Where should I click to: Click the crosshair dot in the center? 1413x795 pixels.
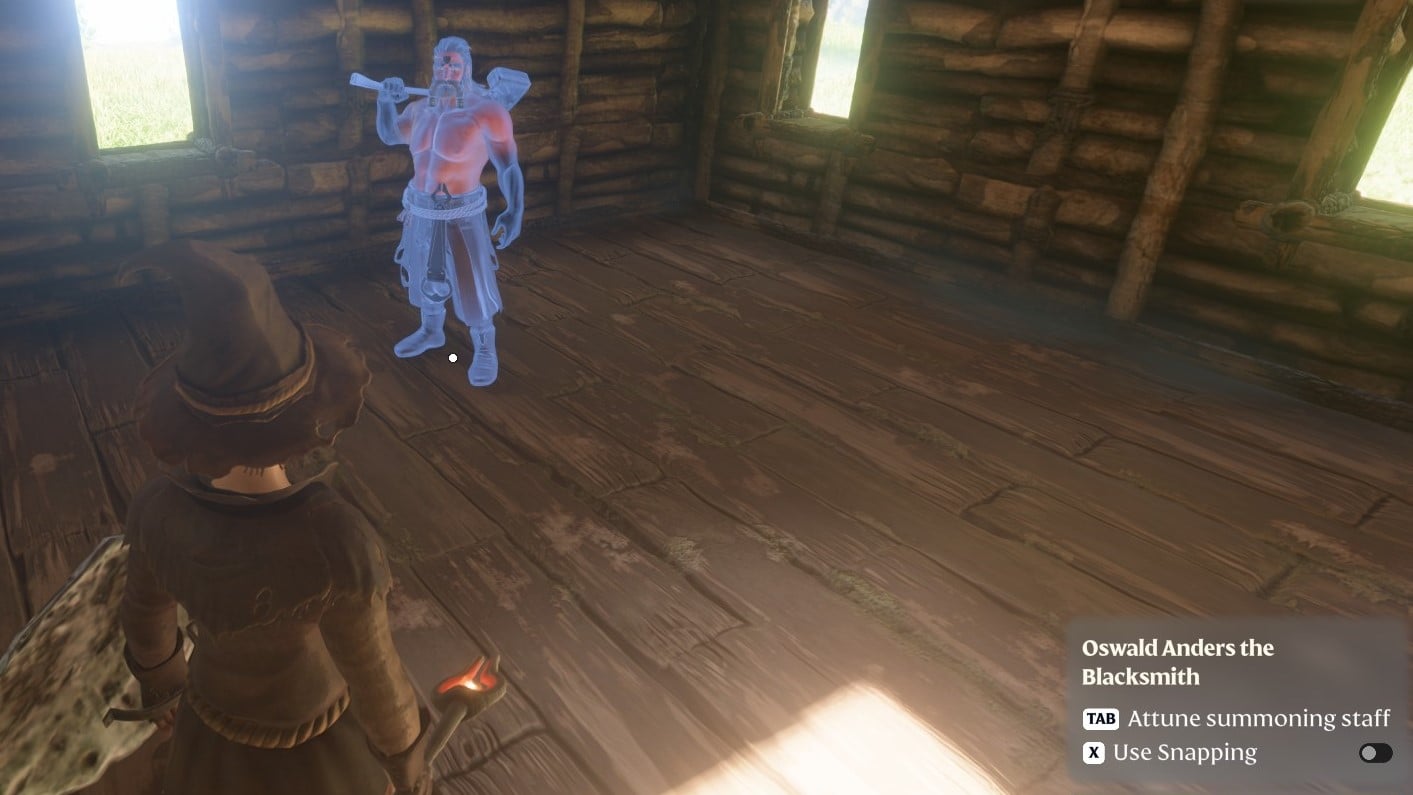[453, 358]
